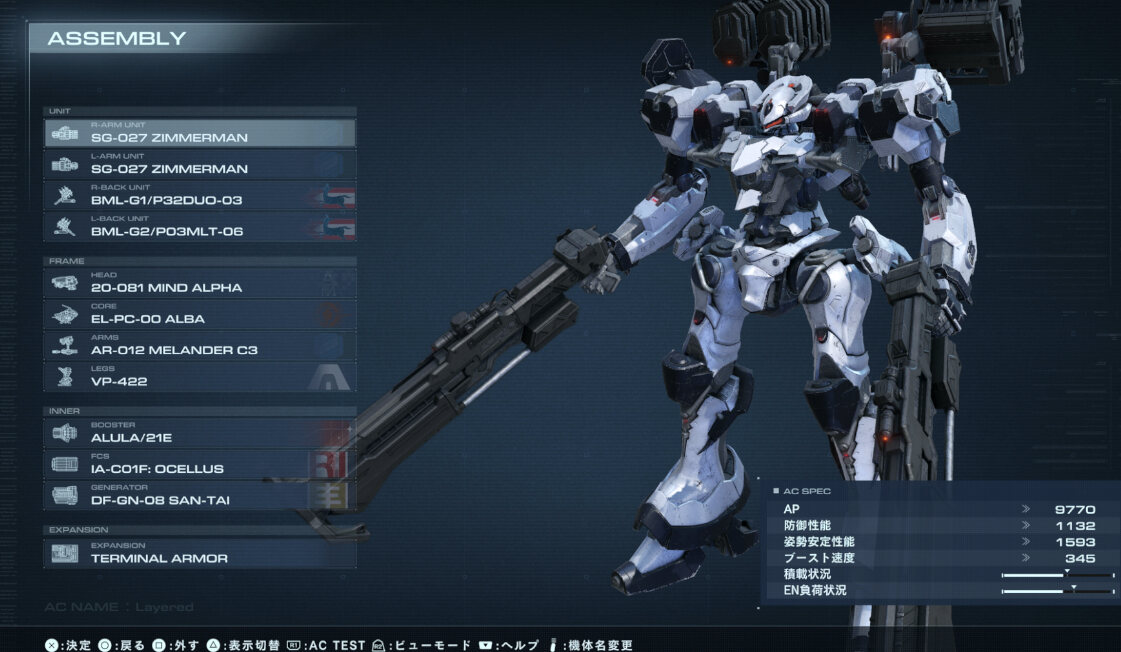Choose the HEAD part 20-081 MIND ALPHA
This screenshot has height=652, width=1121.
click(x=200, y=283)
